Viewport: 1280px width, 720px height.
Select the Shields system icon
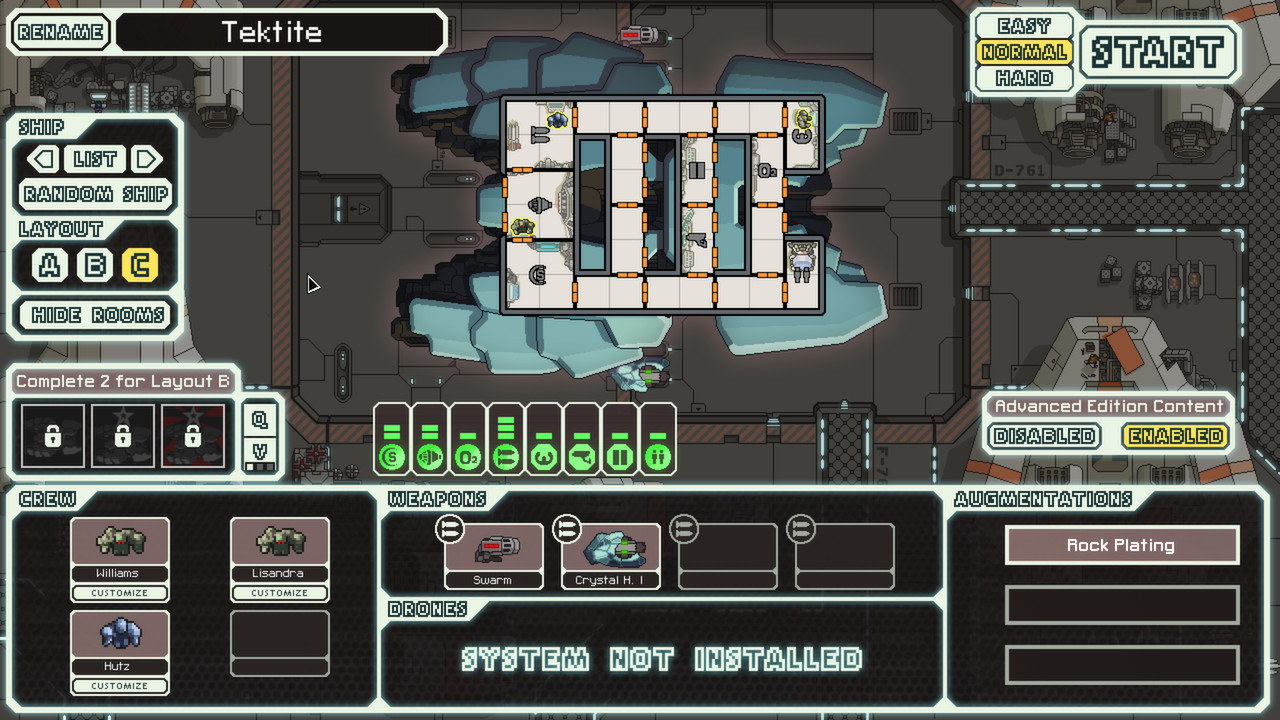tap(392, 457)
